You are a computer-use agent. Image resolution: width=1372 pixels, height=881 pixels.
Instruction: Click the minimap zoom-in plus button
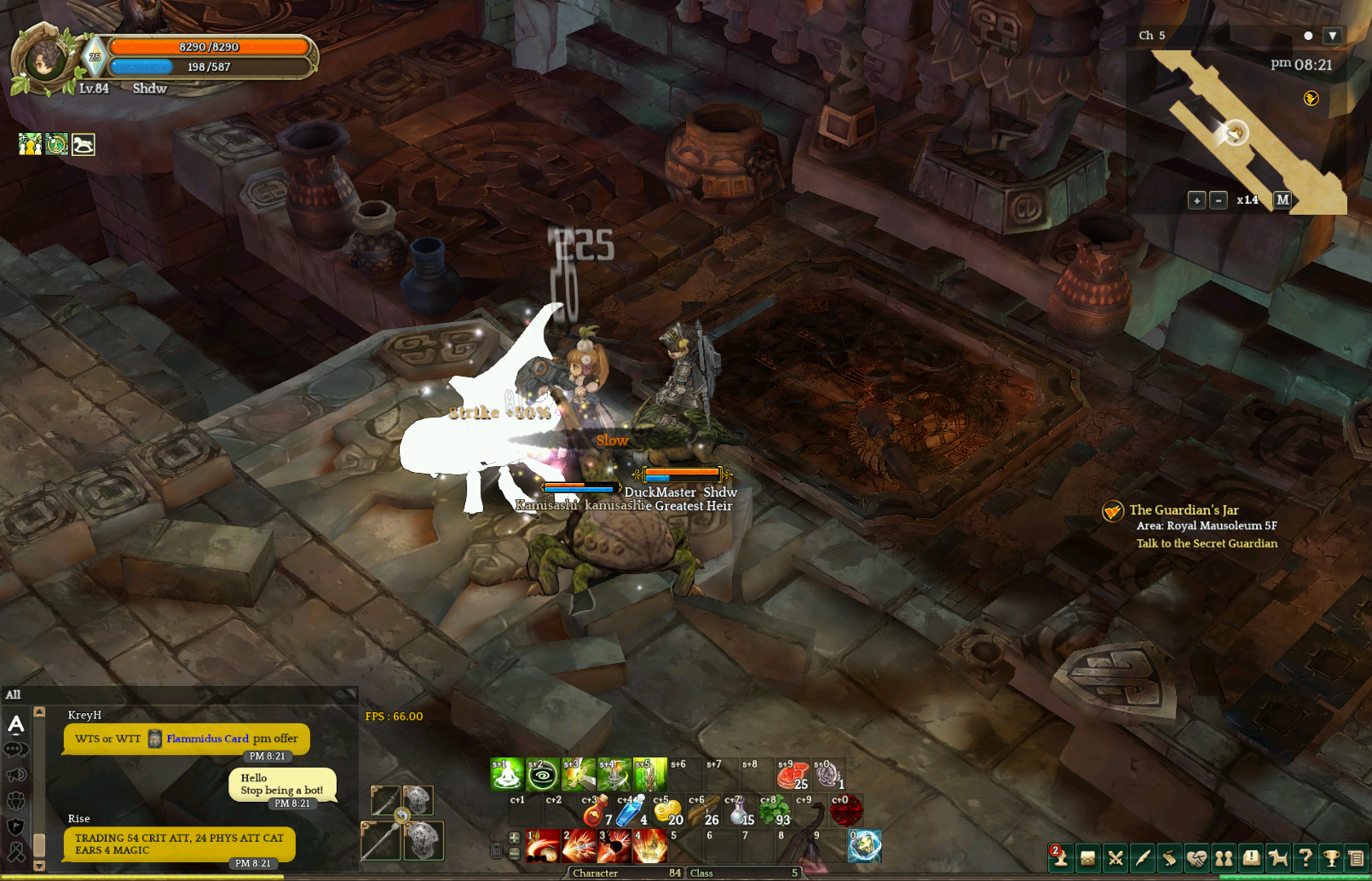1196,200
